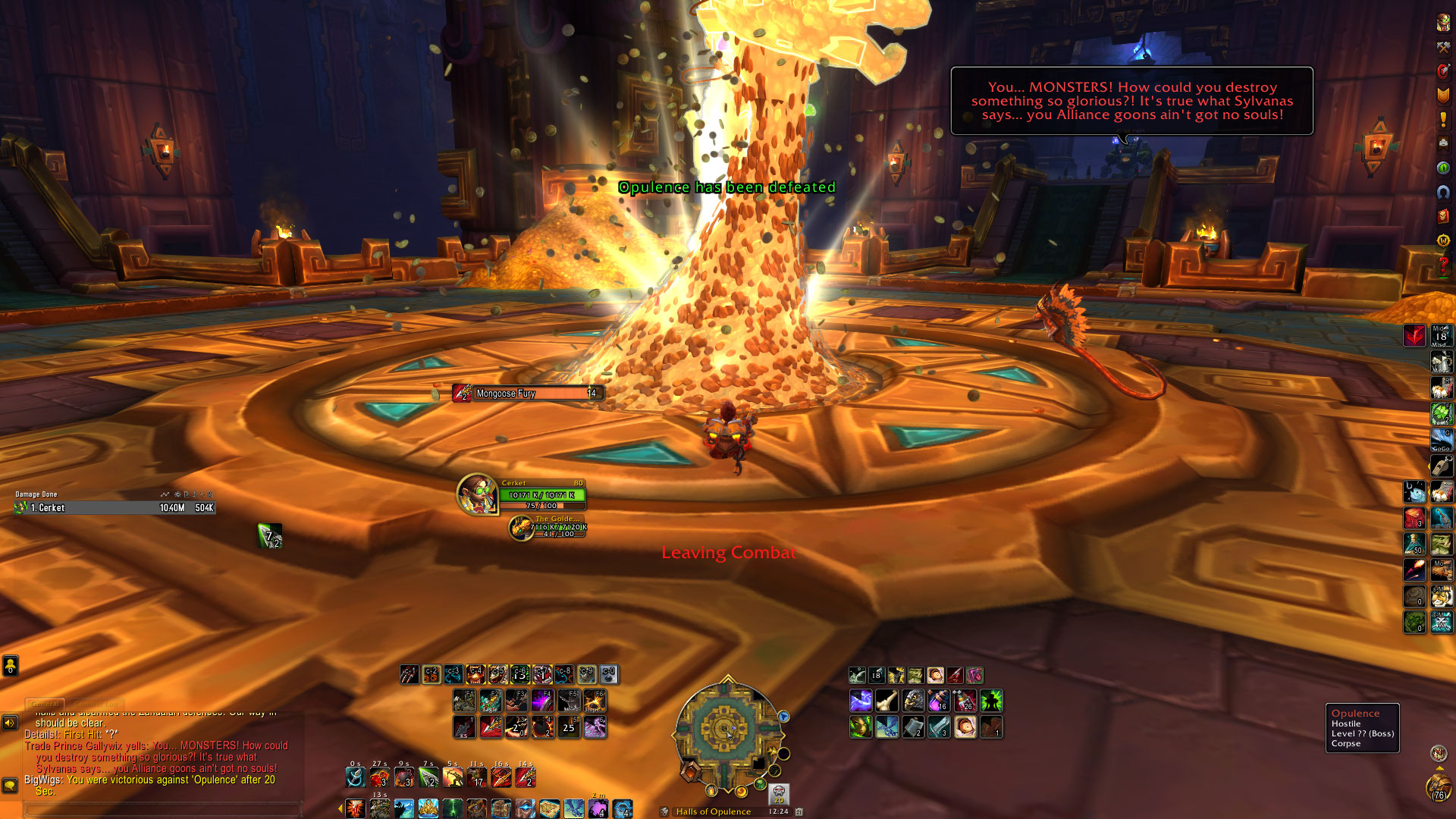Use the action slot showing number 25
The image size is (1456, 819).
coord(569,727)
